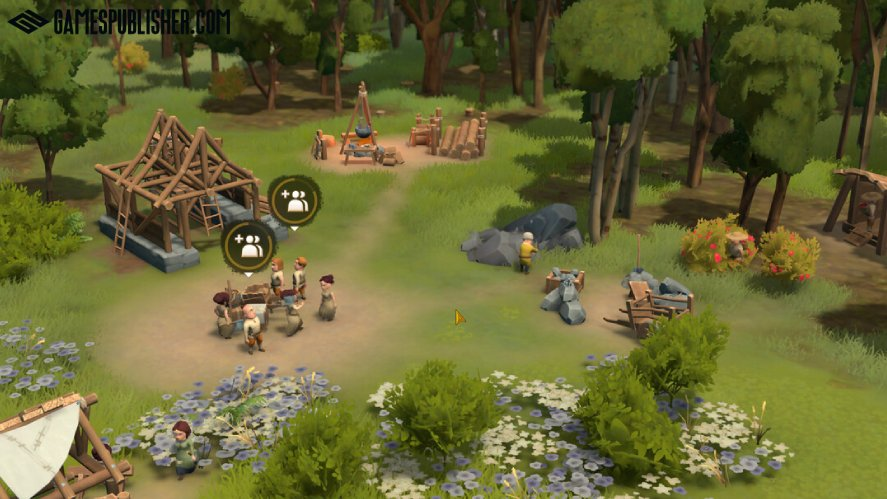Select the add-villagers icon above the villager group
Screen dimensions: 887x499
click(248, 245)
